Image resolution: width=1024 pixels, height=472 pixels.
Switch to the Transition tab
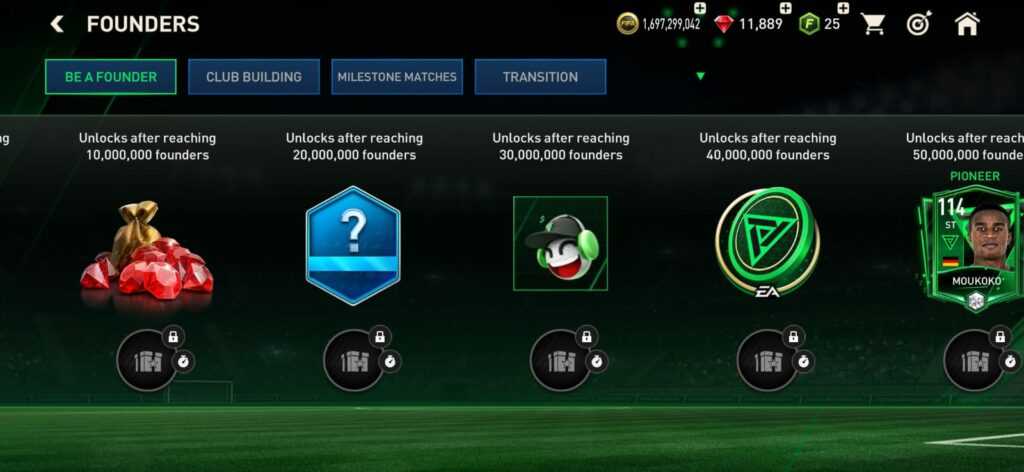(540, 77)
